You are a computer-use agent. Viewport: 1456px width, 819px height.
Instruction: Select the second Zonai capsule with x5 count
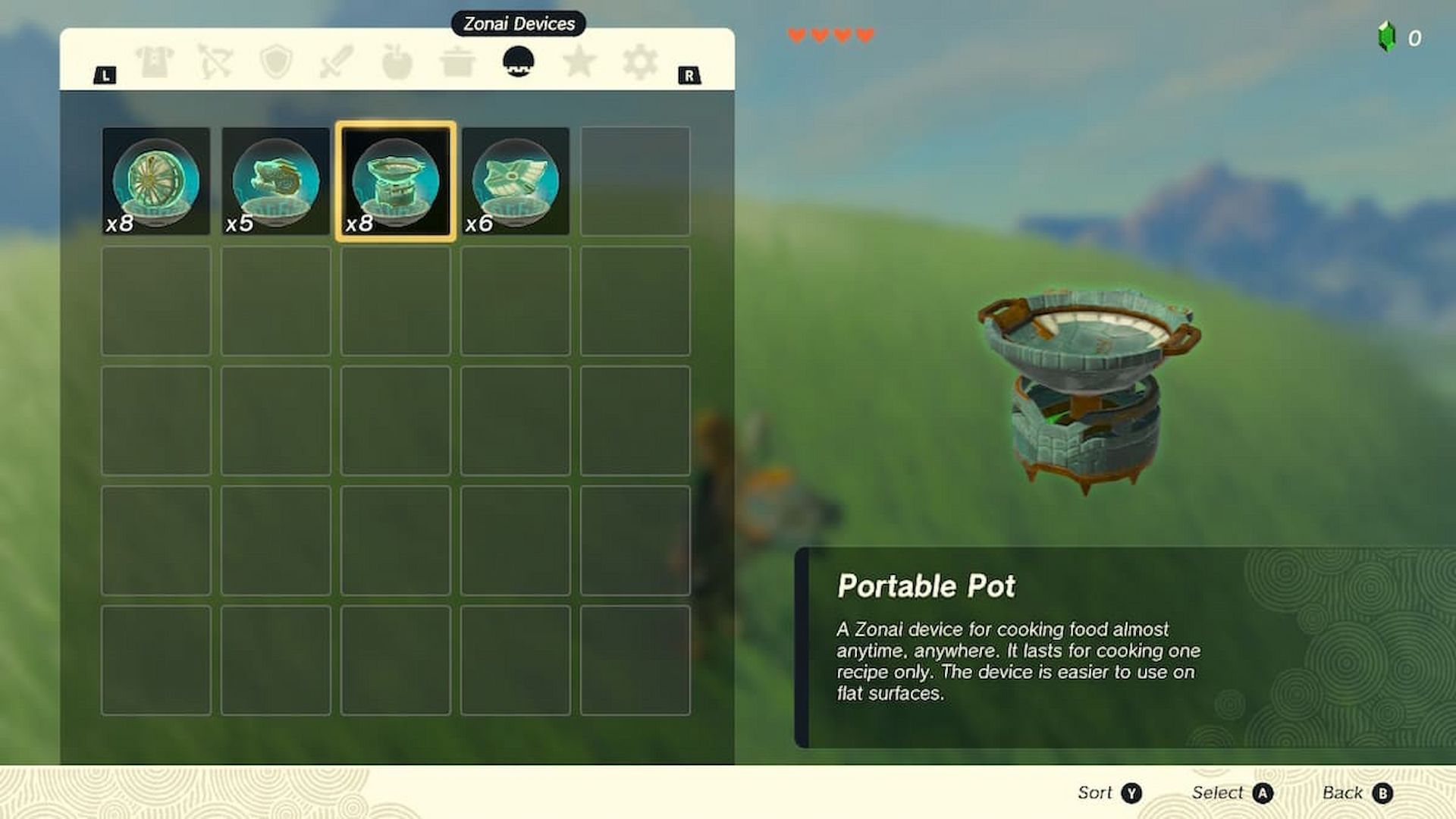coord(276,180)
